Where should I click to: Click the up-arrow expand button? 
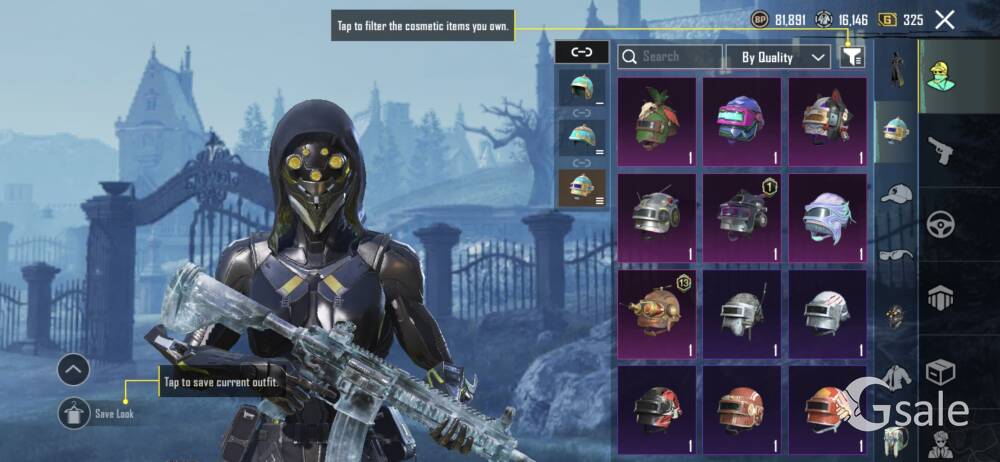coord(75,371)
